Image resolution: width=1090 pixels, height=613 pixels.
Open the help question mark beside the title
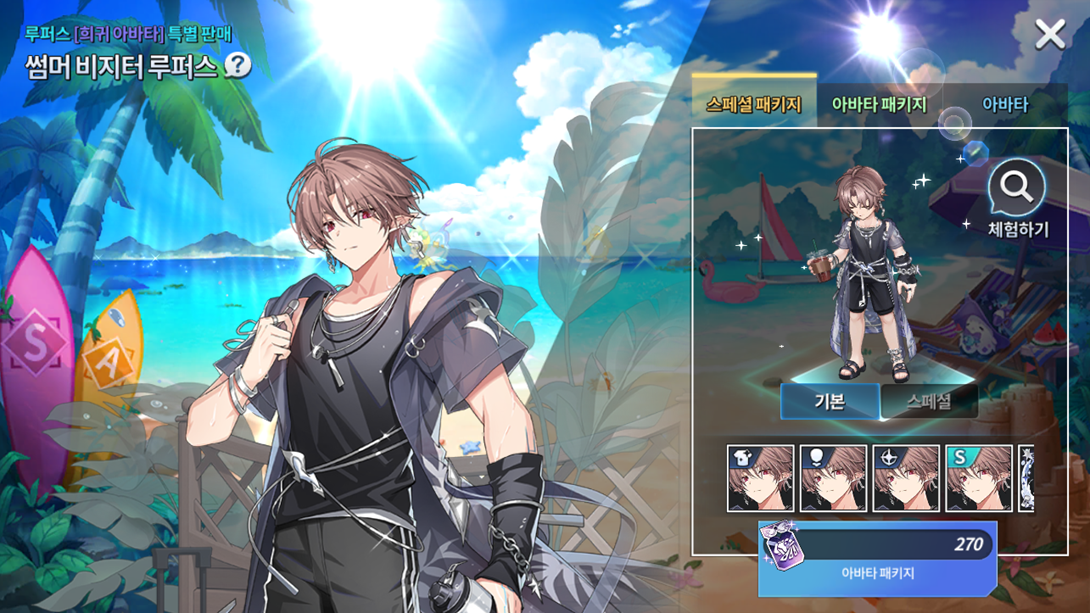(x=238, y=66)
